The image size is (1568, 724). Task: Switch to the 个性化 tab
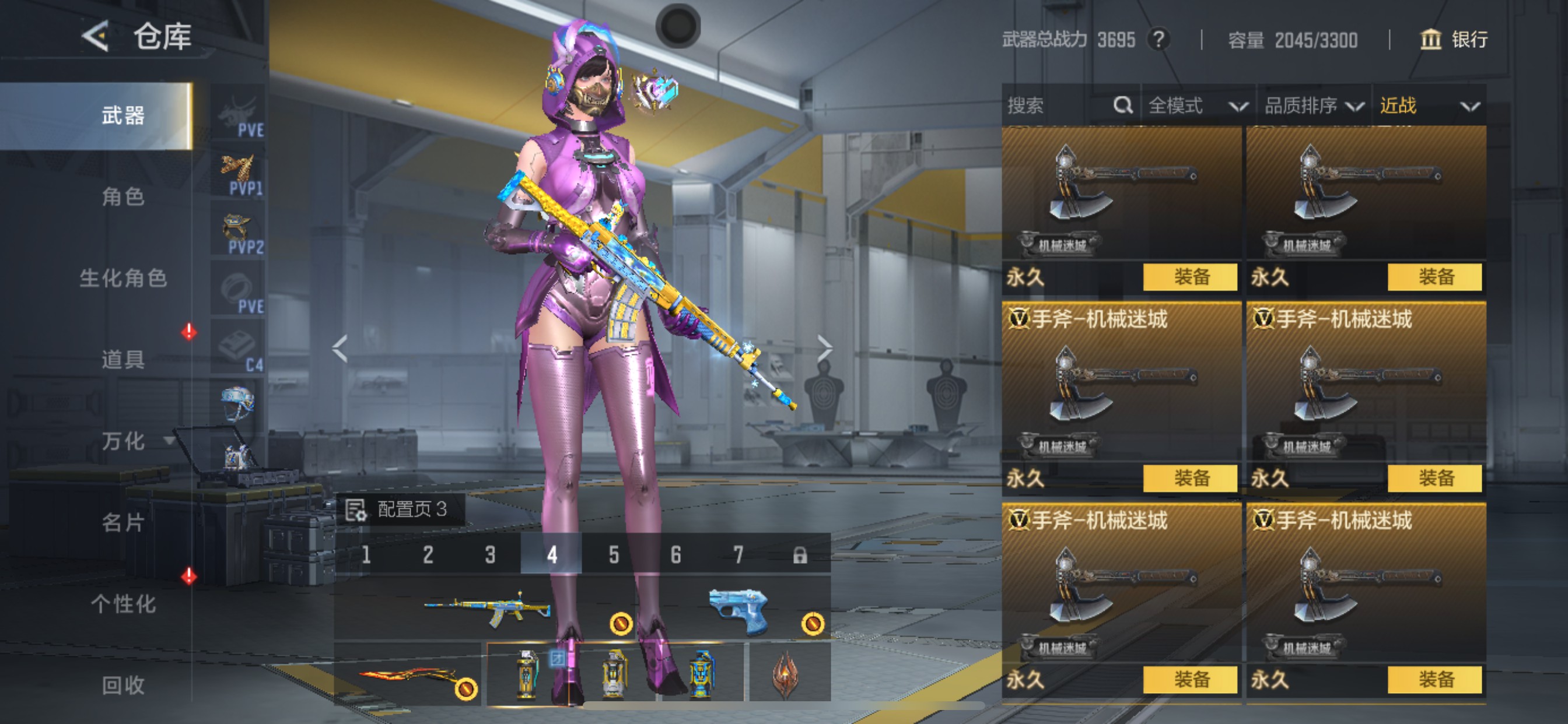coord(123,603)
